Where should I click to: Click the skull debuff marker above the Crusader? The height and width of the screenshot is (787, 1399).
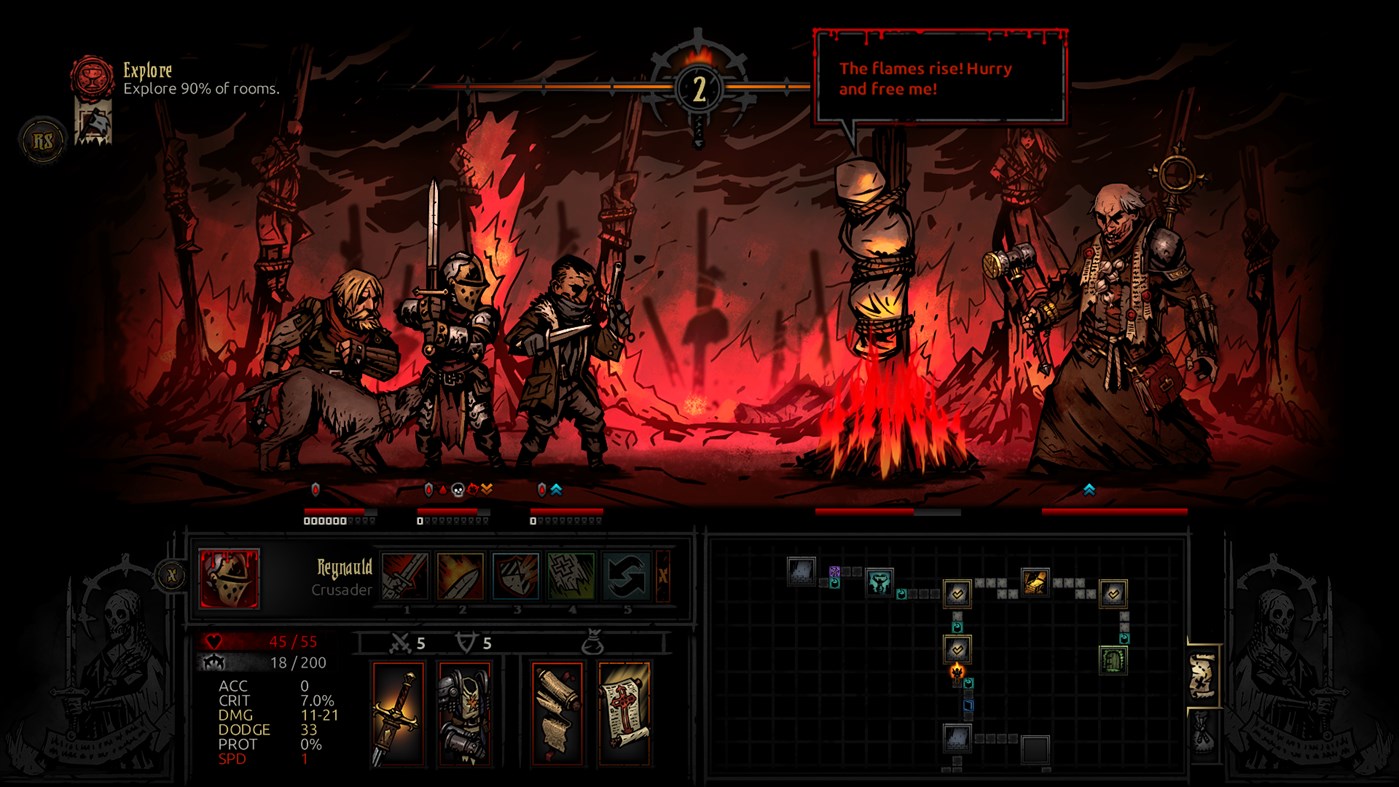[458, 490]
